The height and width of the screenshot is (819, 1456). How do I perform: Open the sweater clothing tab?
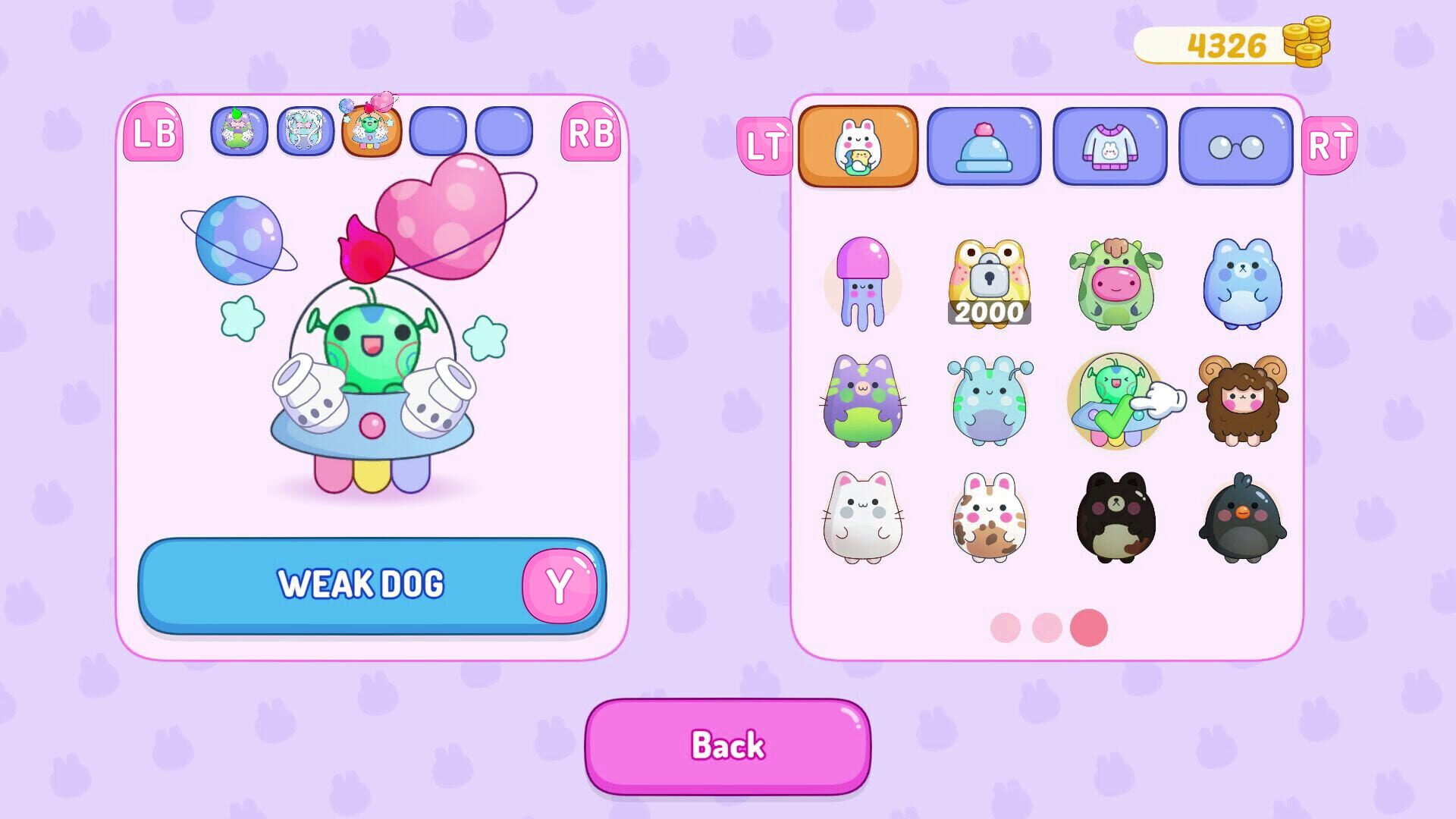(x=1109, y=146)
